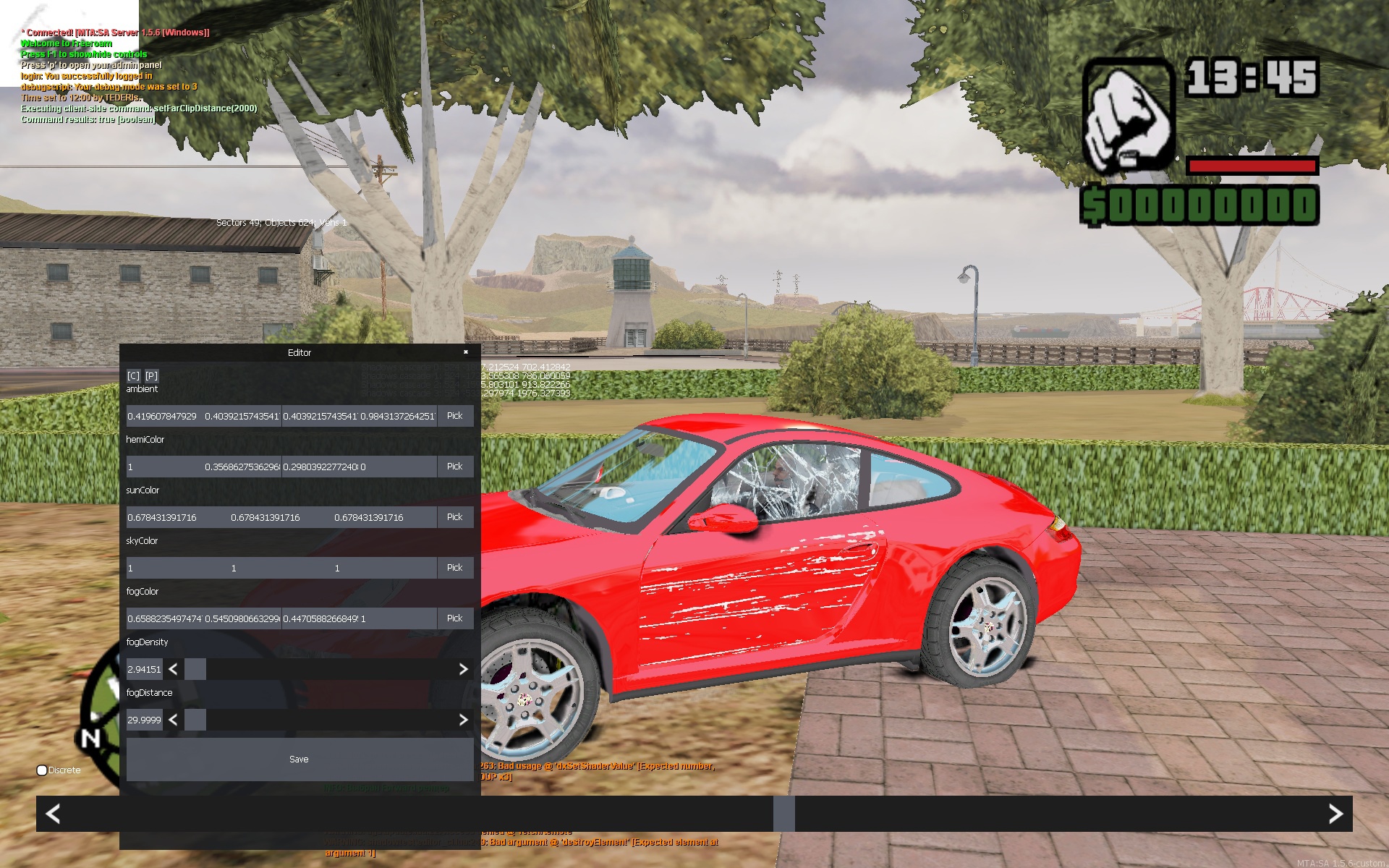This screenshot has width=1389, height=868.
Task: Click left arrow of bottom time slider
Action: click(53, 814)
